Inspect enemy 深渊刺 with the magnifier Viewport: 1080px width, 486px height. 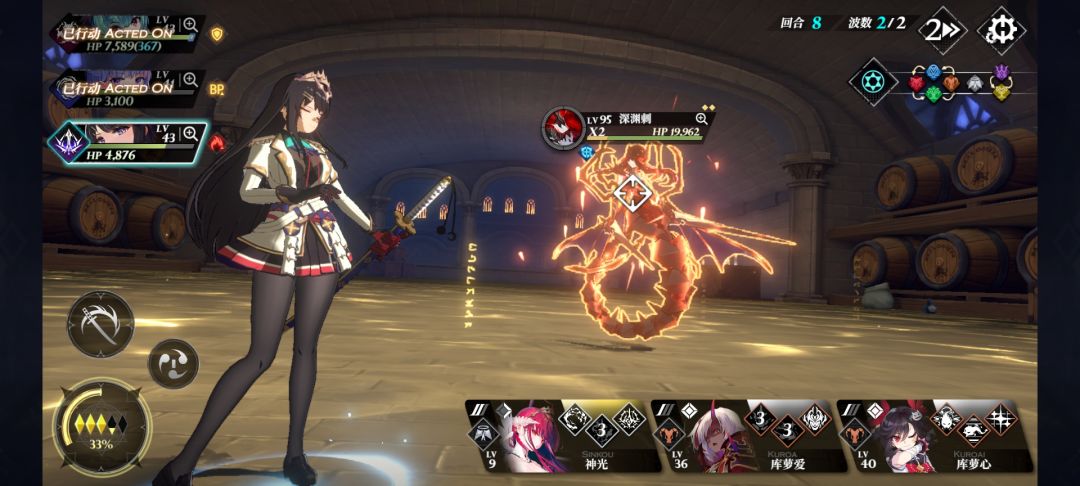[x=702, y=118]
